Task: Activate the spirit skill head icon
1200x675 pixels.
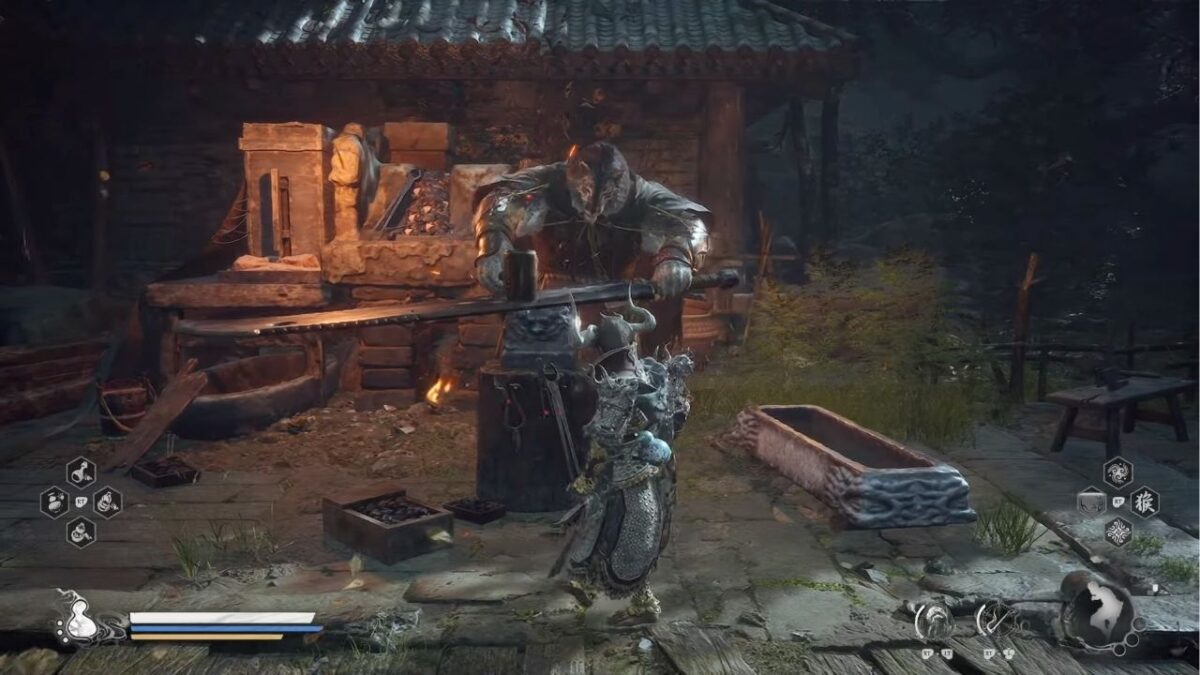Action: pos(932,620)
